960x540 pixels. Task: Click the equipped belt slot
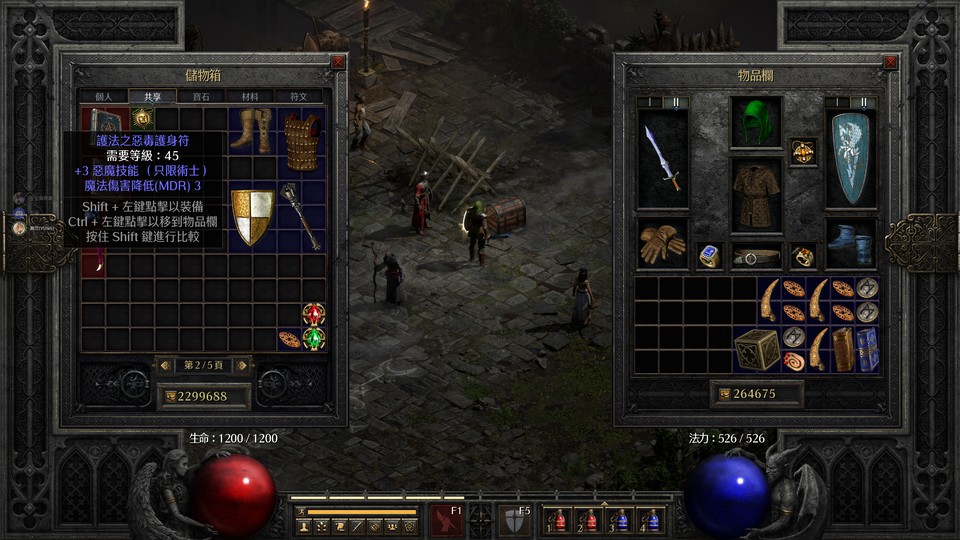756,256
